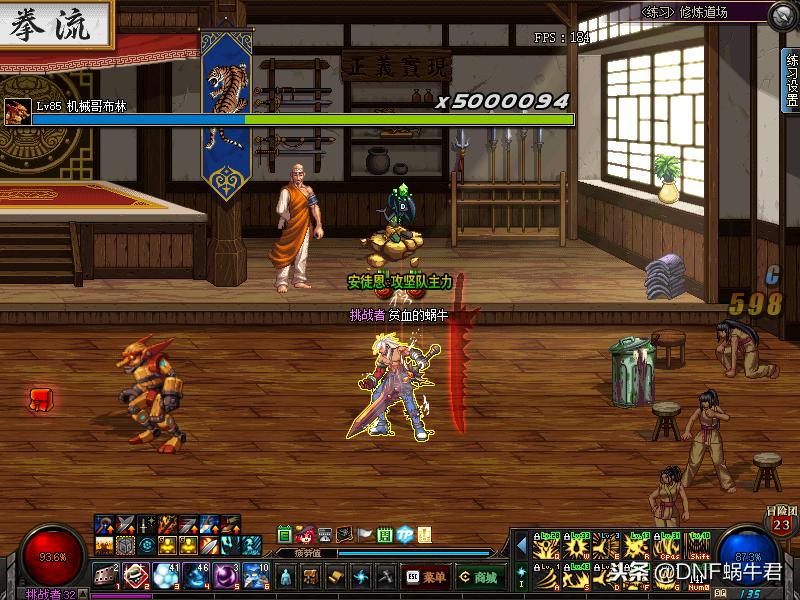This screenshot has width=800, height=600.
Task: Open the 练习设置 practice settings tab
Action: [791, 80]
